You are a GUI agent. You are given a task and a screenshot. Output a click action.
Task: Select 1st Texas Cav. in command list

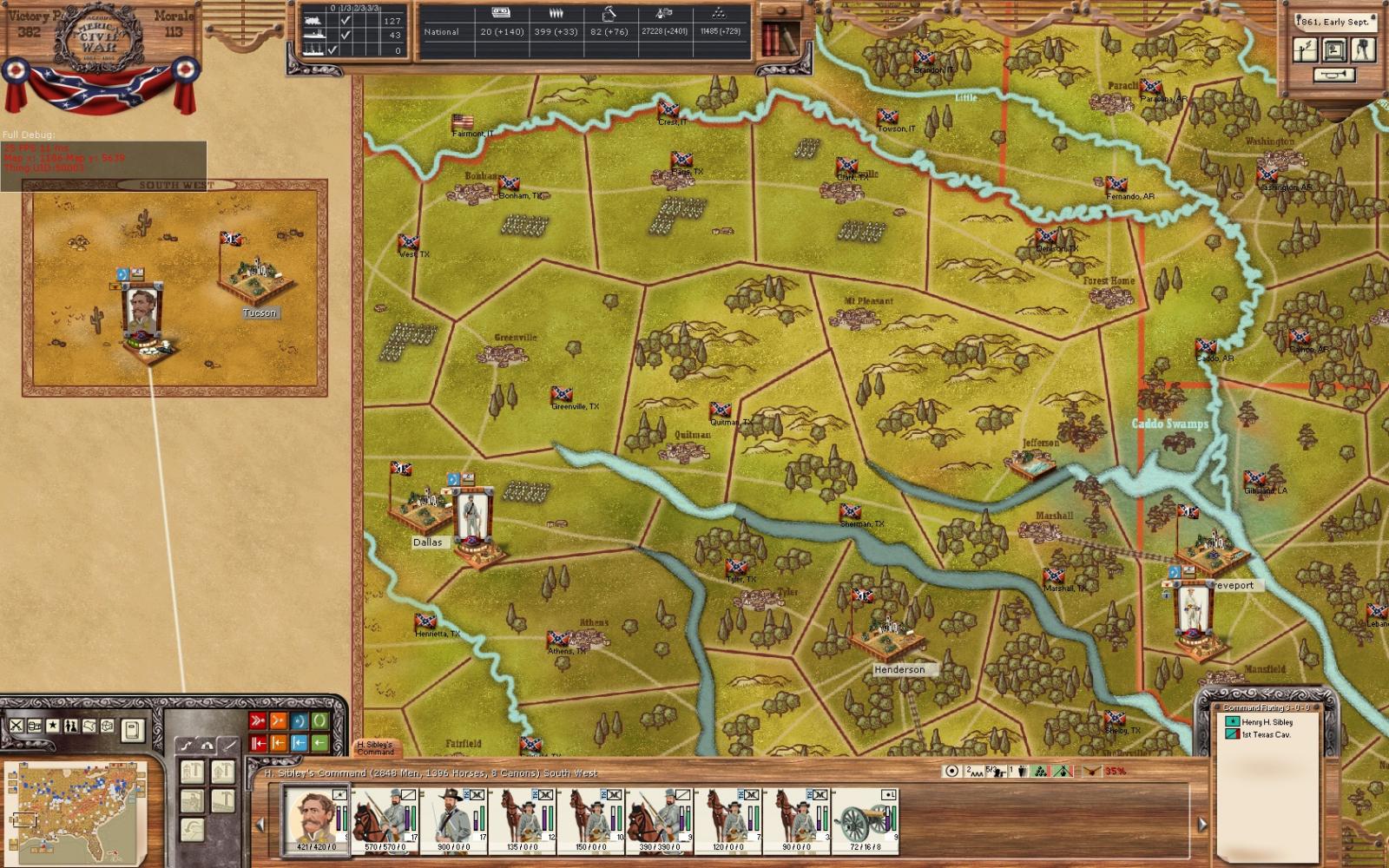click(1266, 735)
